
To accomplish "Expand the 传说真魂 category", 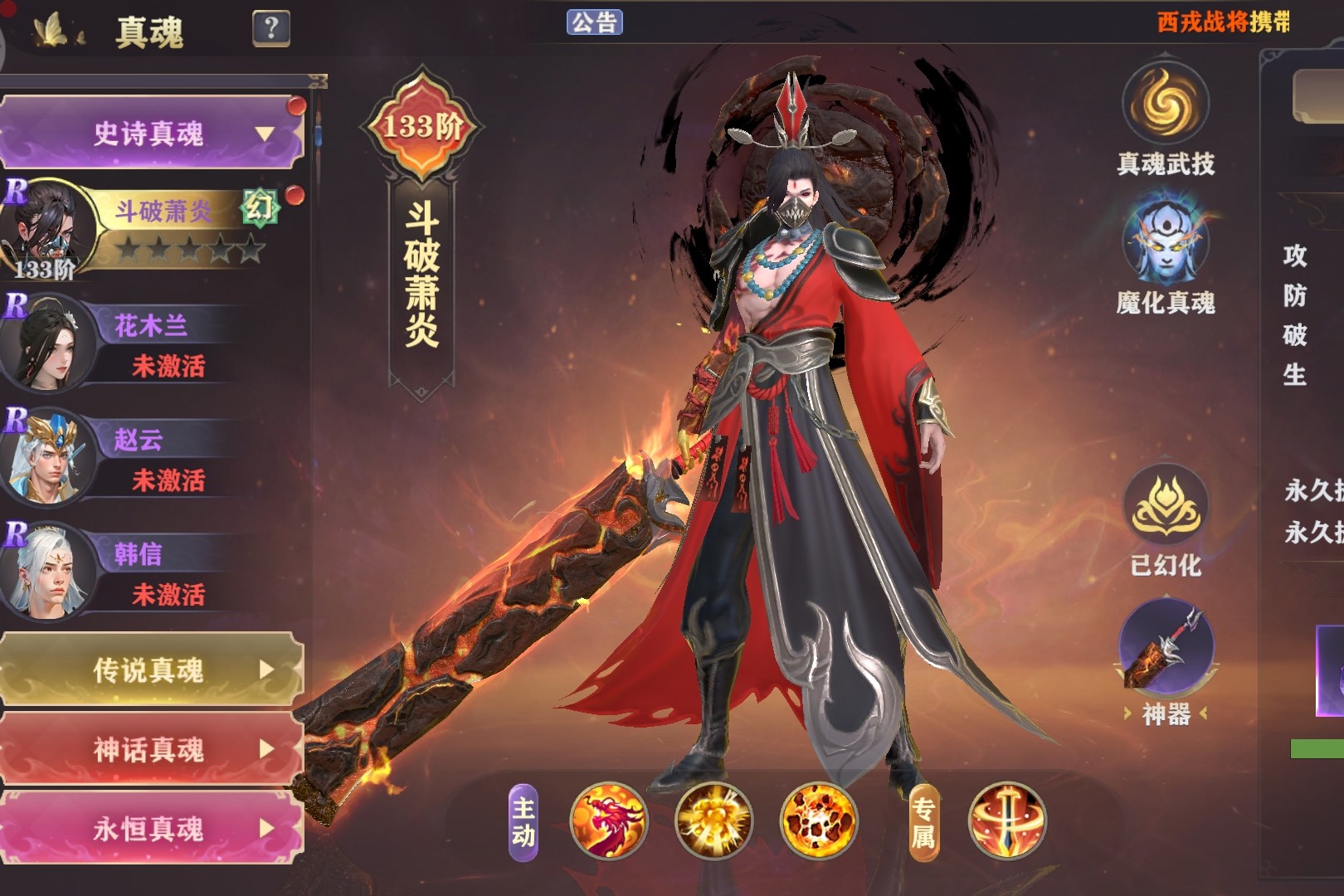I will (x=151, y=670).
